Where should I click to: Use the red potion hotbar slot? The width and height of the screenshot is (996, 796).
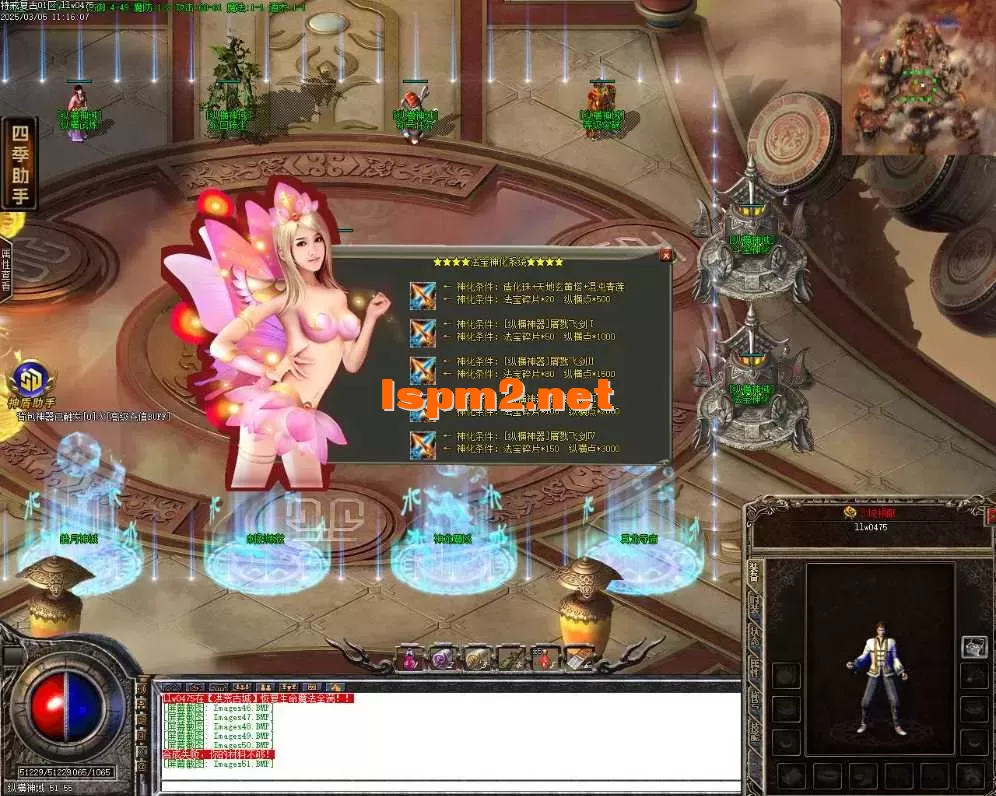click(542, 658)
